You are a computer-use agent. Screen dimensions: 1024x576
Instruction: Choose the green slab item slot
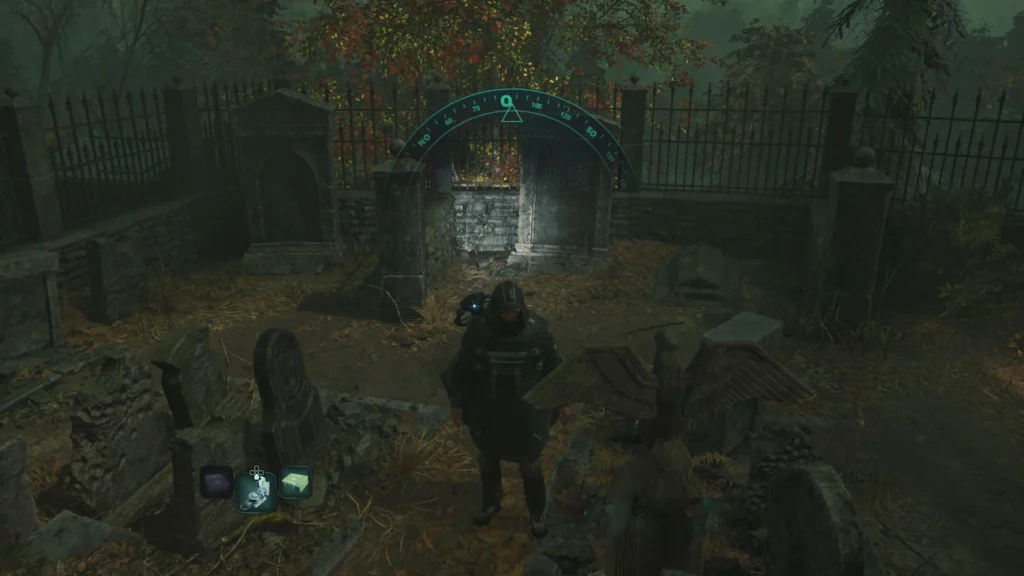click(296, 483)
